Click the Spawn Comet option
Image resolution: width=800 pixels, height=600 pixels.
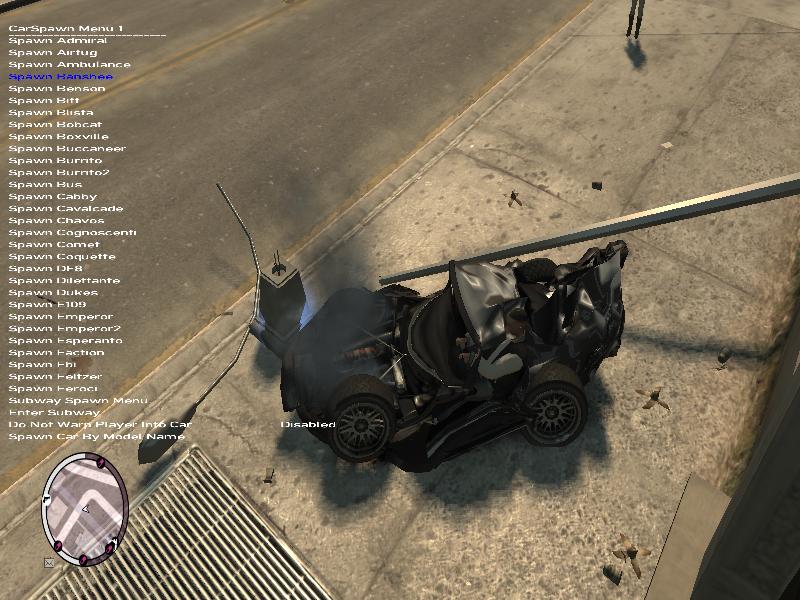tap(54, 245)
